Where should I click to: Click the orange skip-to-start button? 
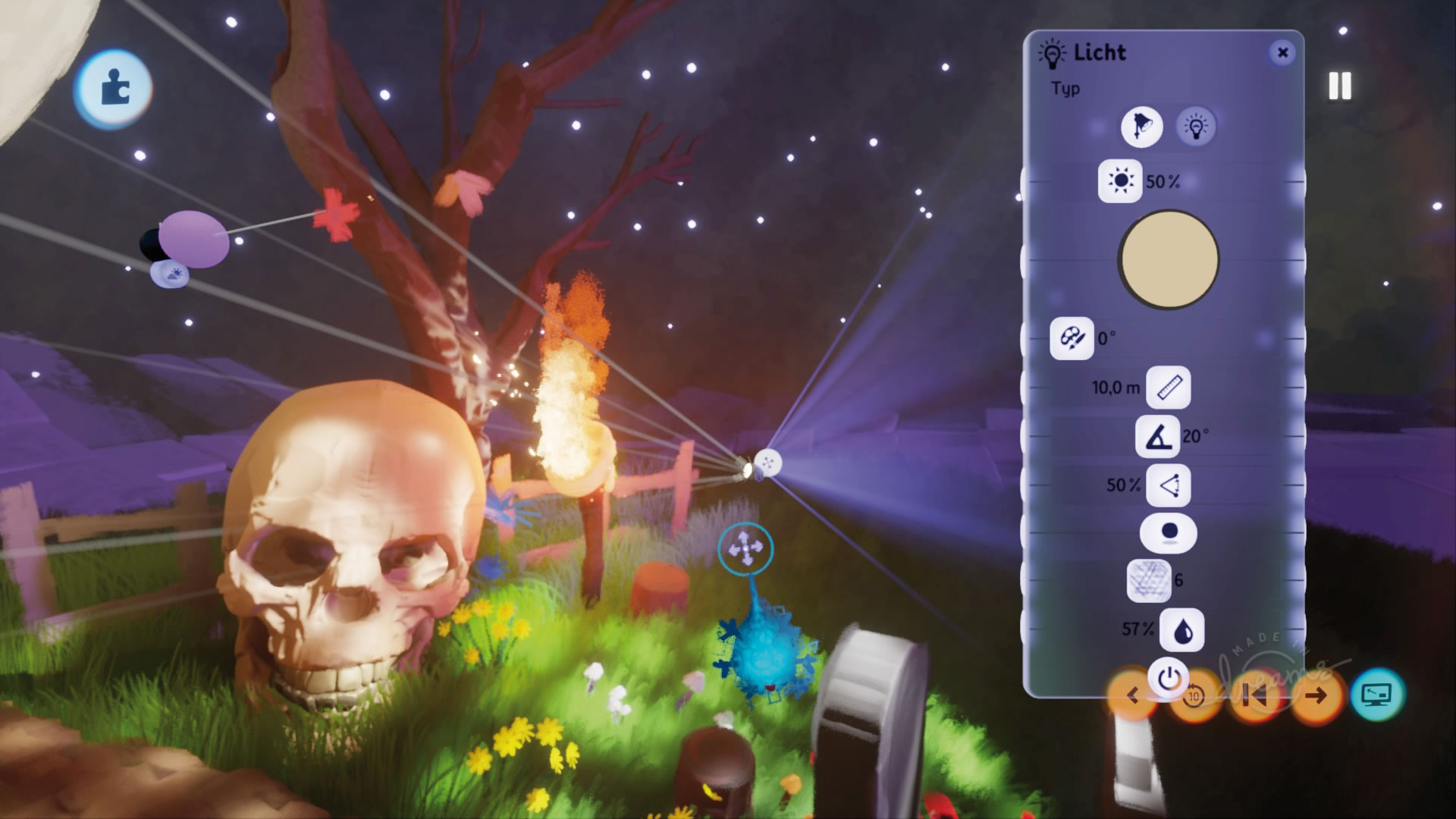point(1254,695)
